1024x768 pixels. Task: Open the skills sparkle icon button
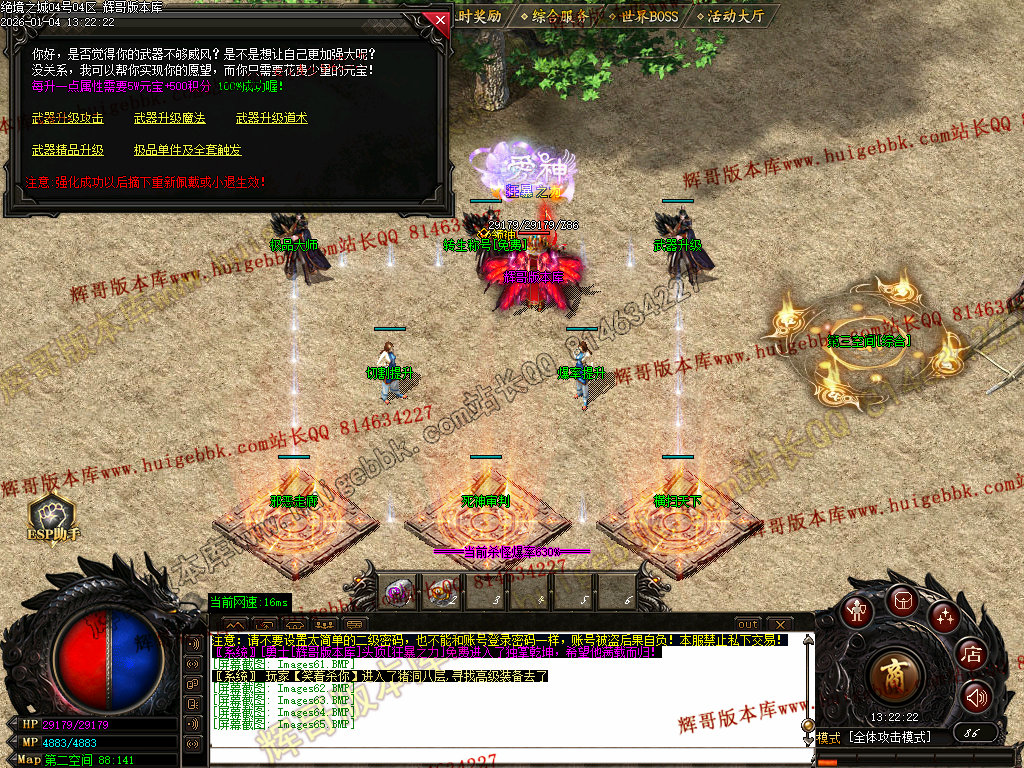click(x=944, y=616)
